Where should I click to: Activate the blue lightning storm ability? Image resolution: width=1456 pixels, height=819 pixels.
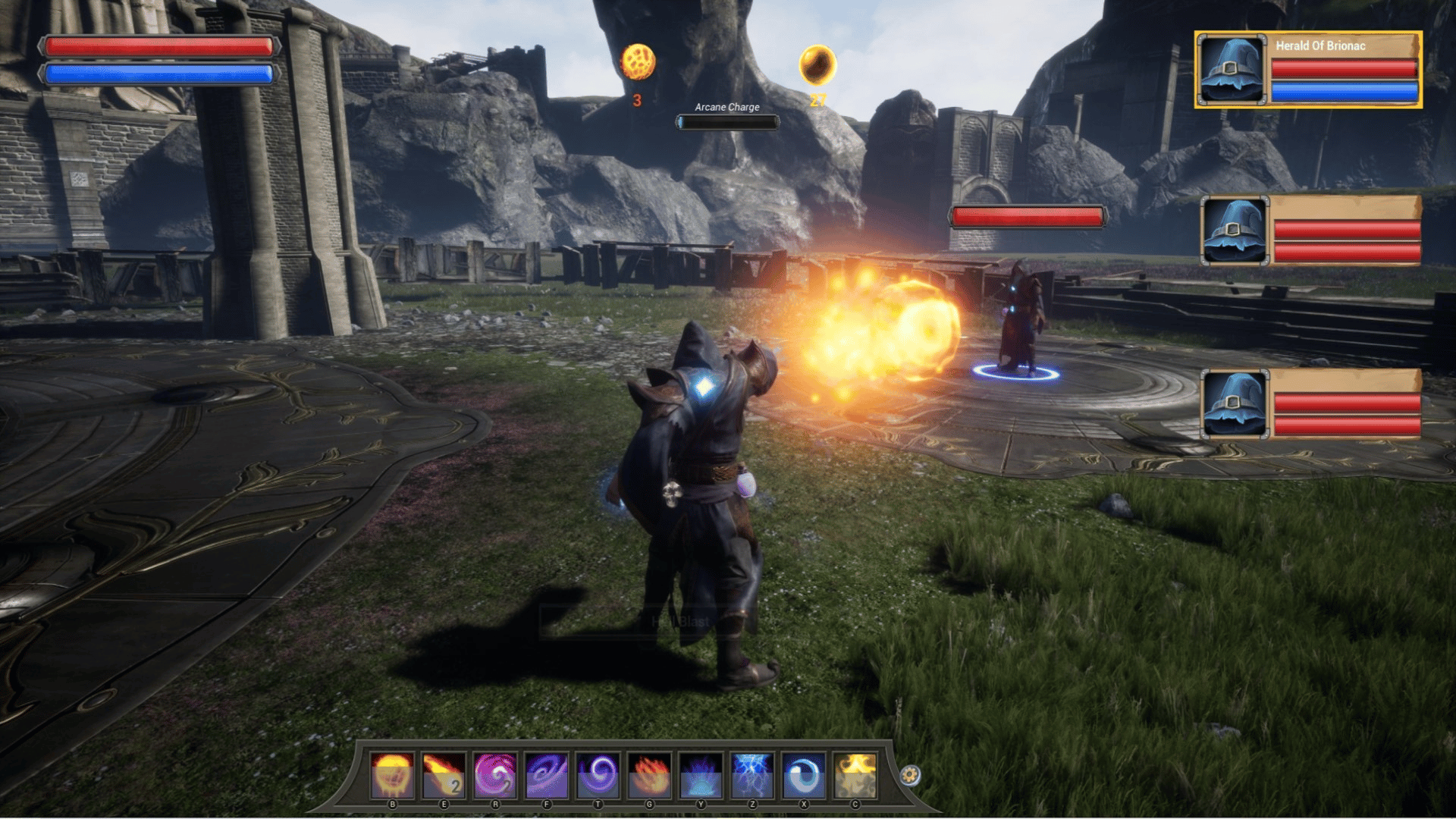tap(752, 775)
